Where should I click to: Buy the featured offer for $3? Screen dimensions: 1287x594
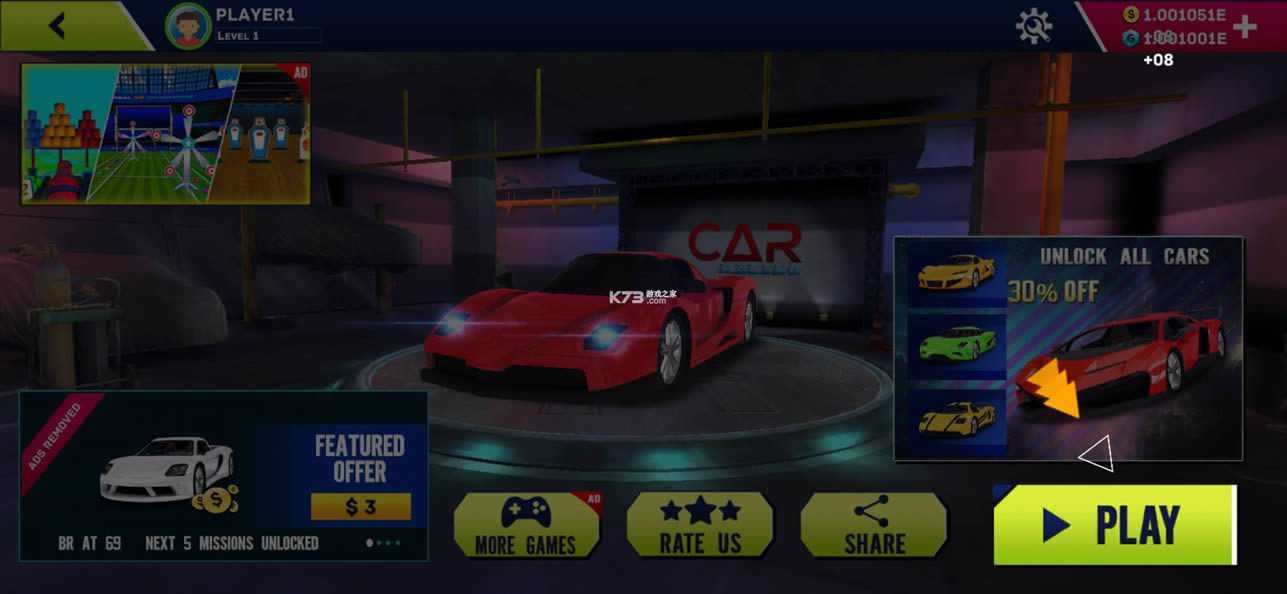(x=360, y=507)
